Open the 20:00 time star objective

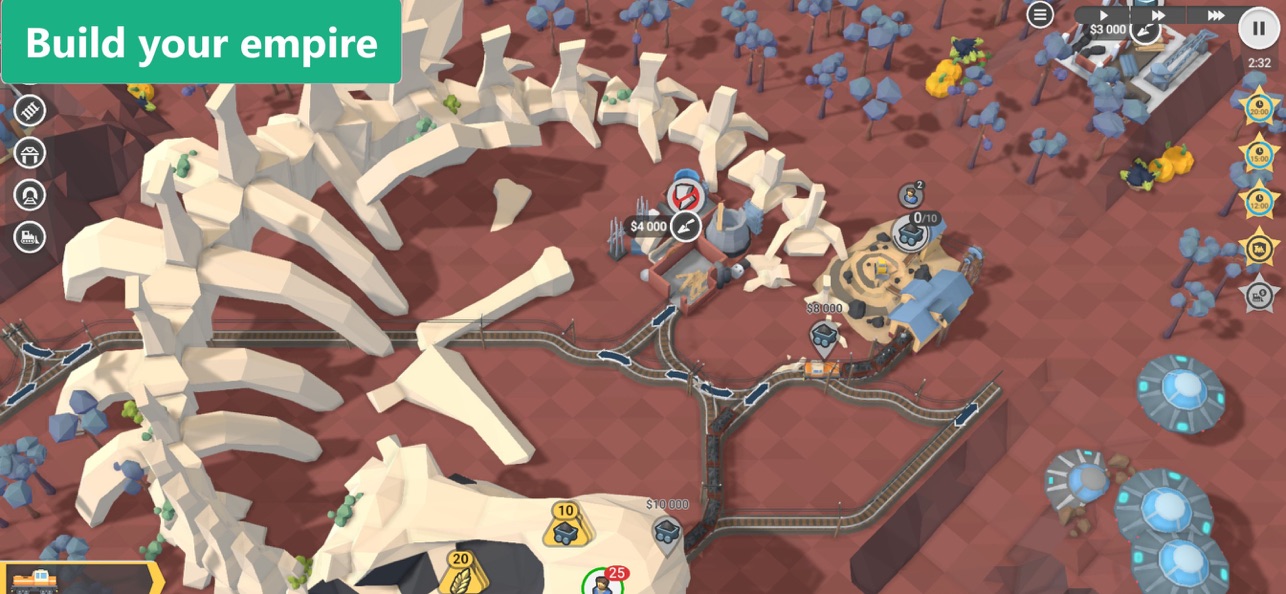click(1258, 108)
